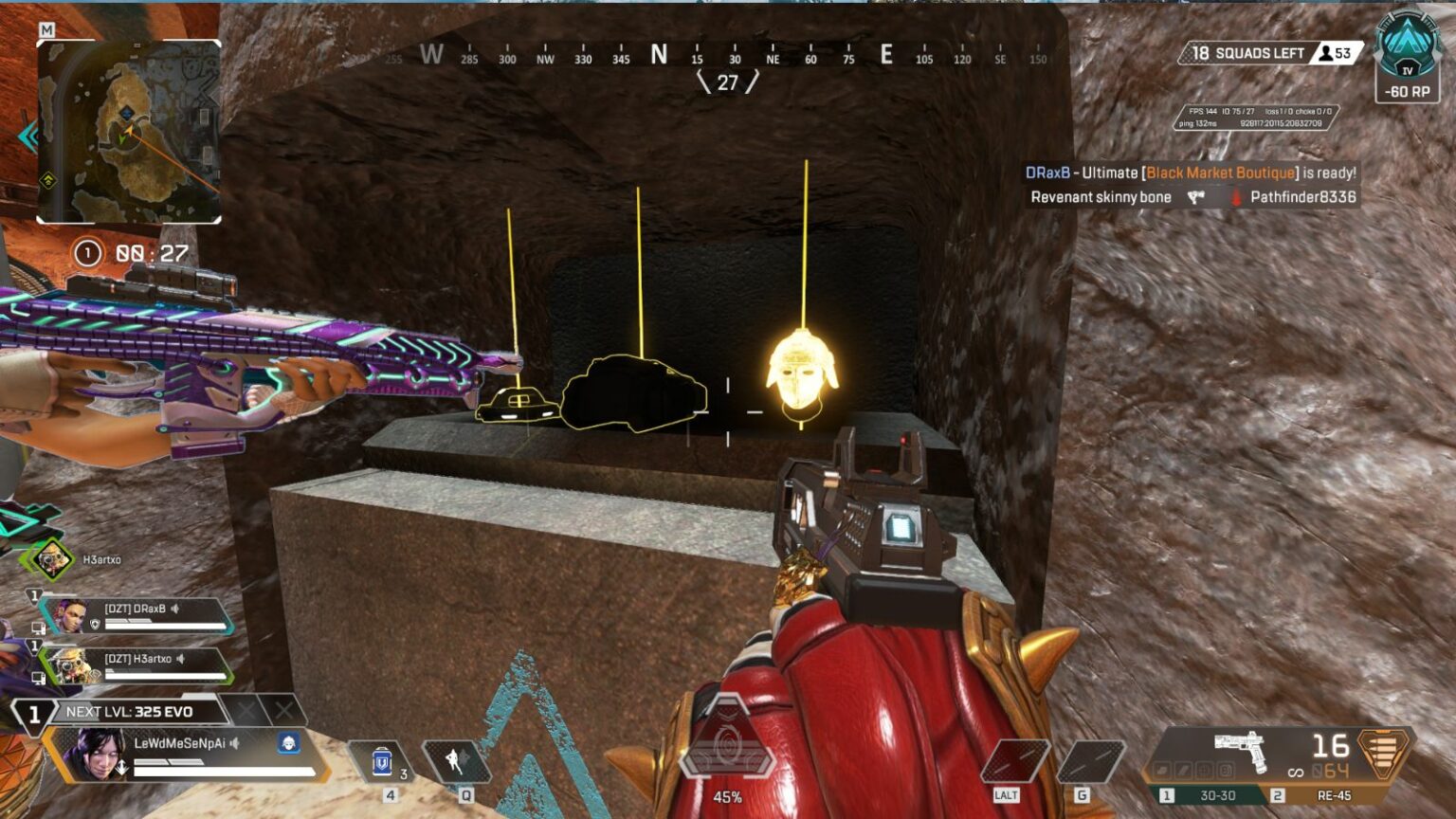This screenshot has width=1456, height=819.
Task: Click the Nessie pet icon on player banner
Action: coord(289,743)
